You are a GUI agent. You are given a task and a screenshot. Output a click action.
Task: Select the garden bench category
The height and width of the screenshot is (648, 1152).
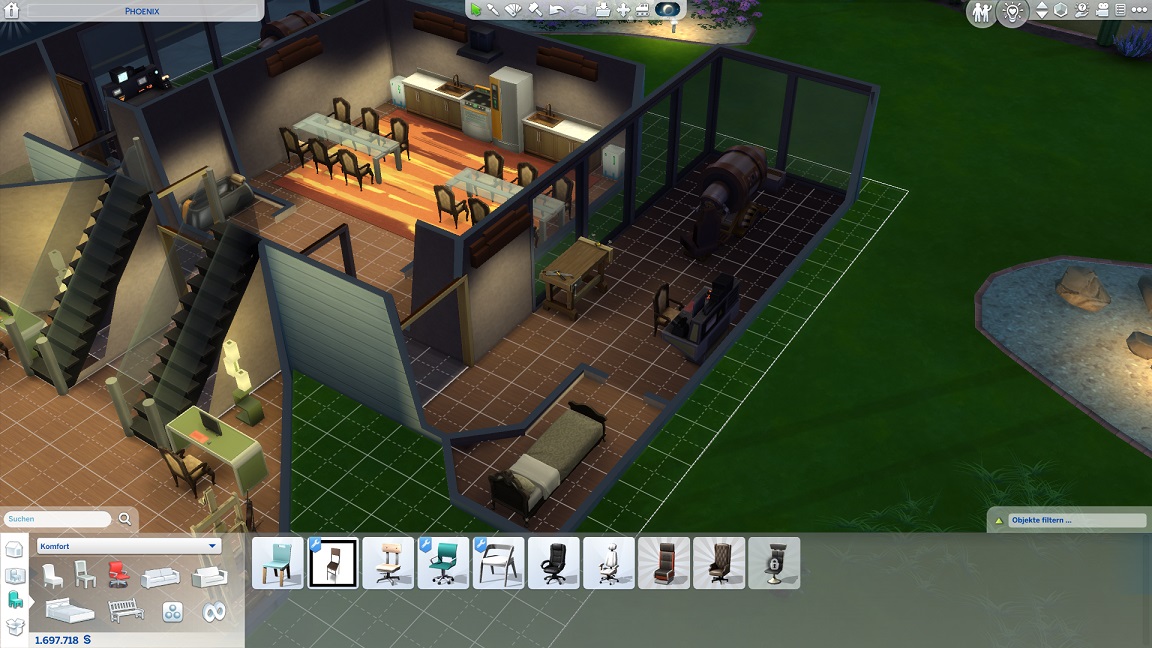pos(126,611)
